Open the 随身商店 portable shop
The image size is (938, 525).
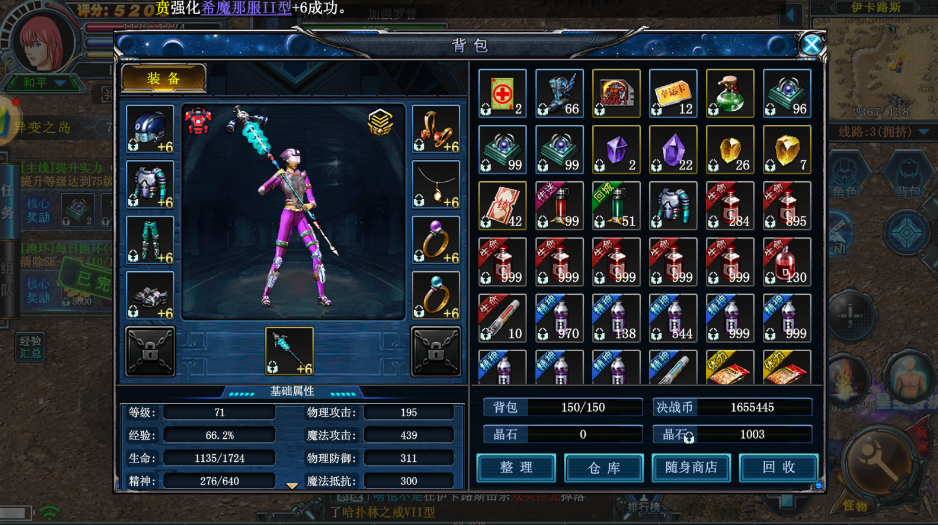pos(691,467)
